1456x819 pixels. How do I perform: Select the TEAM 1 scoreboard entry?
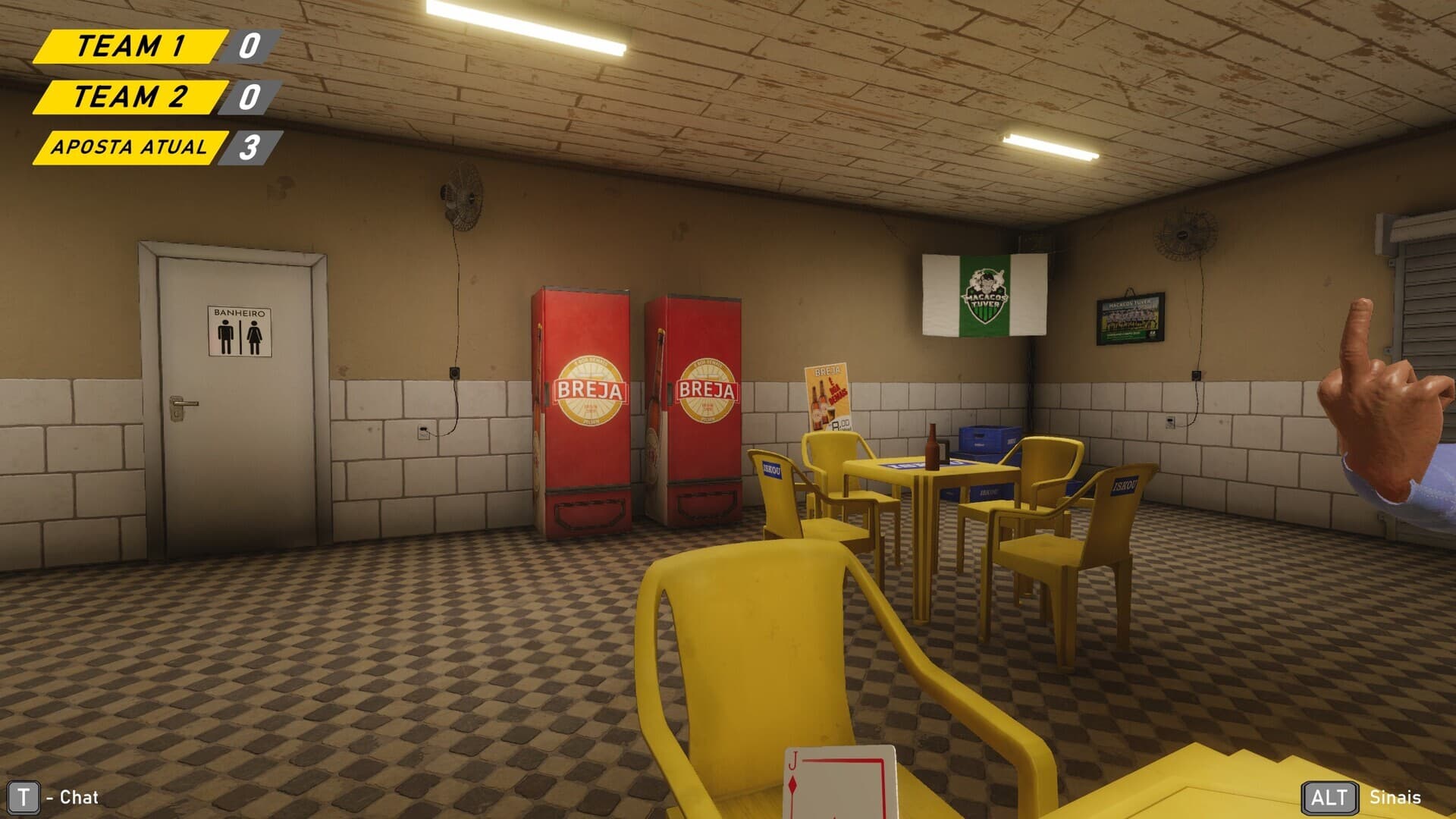point(133,45)
